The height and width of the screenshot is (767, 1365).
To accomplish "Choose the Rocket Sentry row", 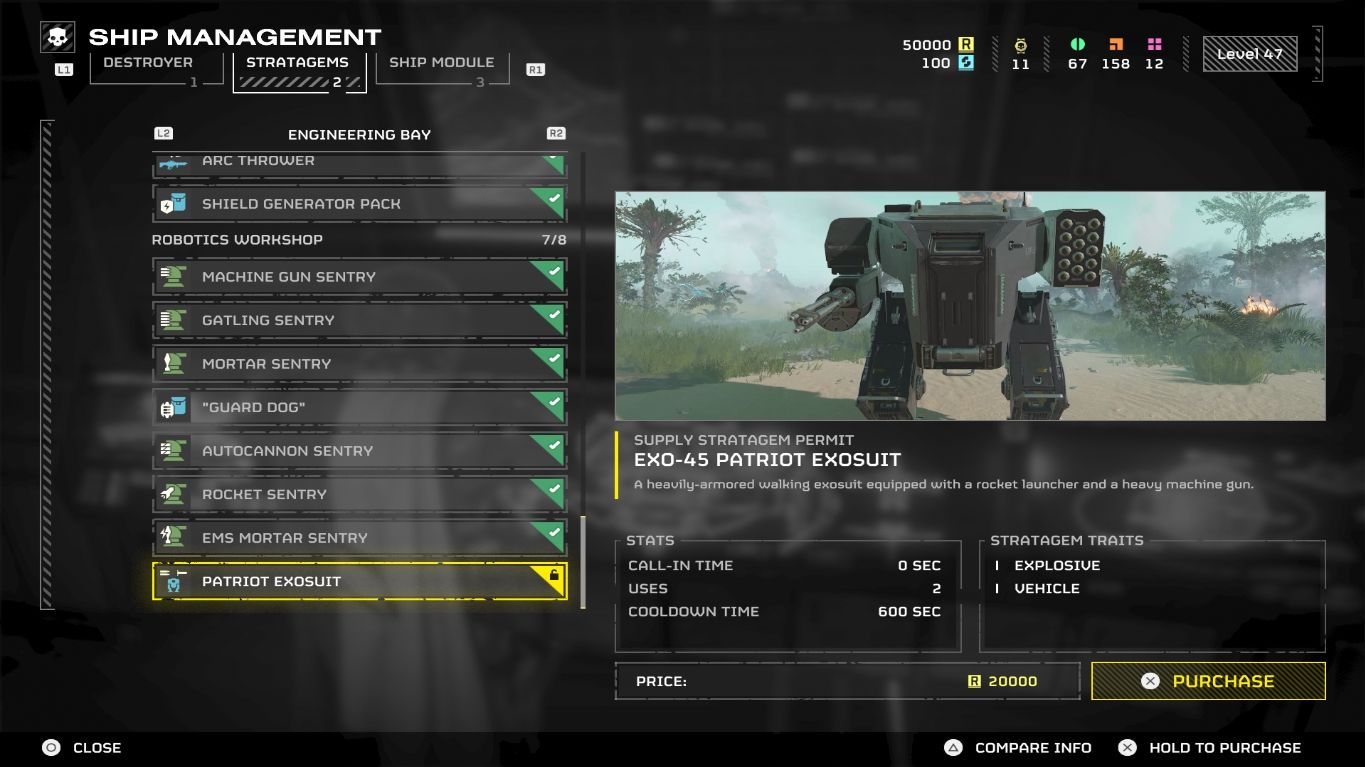I will click(359, 494).
